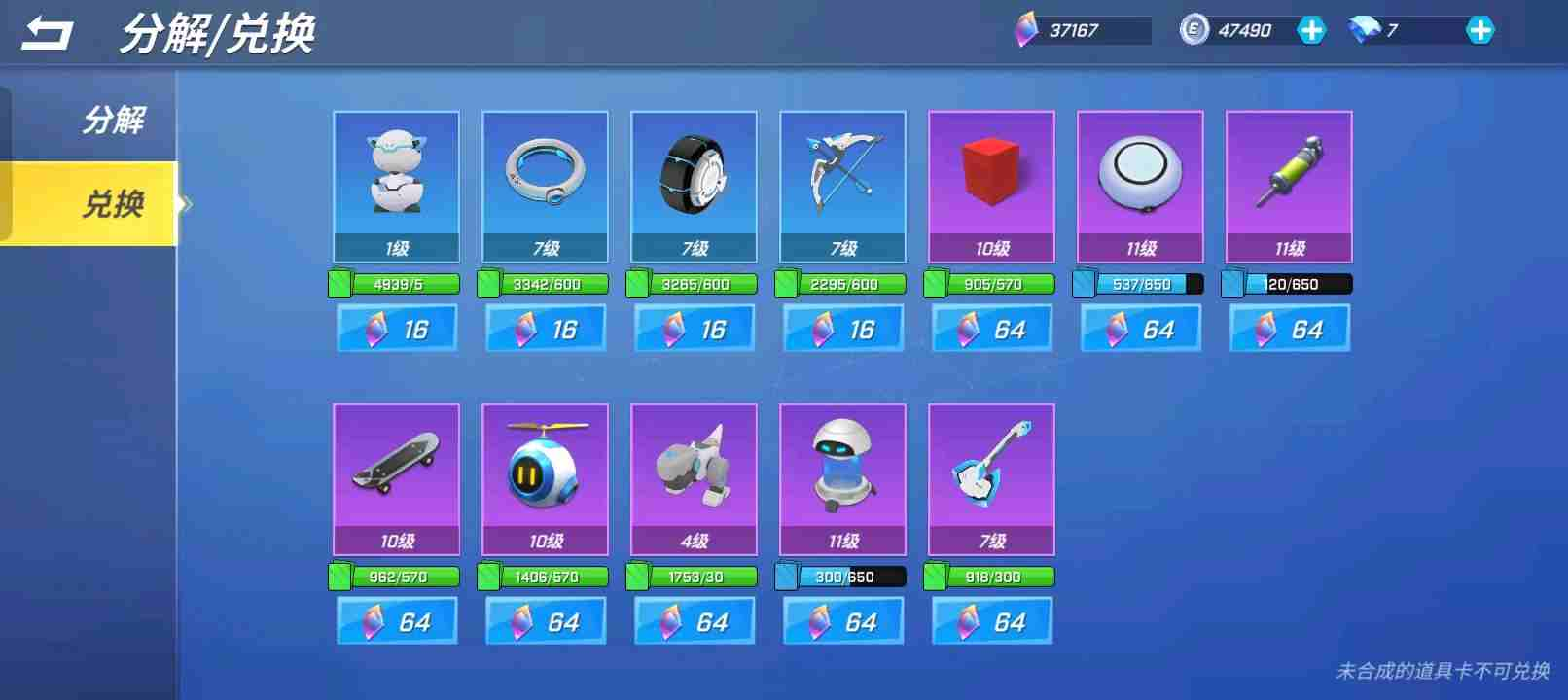The image size is (1568, 700).
Task: Select the red cube item card
Action: point(991,186)
